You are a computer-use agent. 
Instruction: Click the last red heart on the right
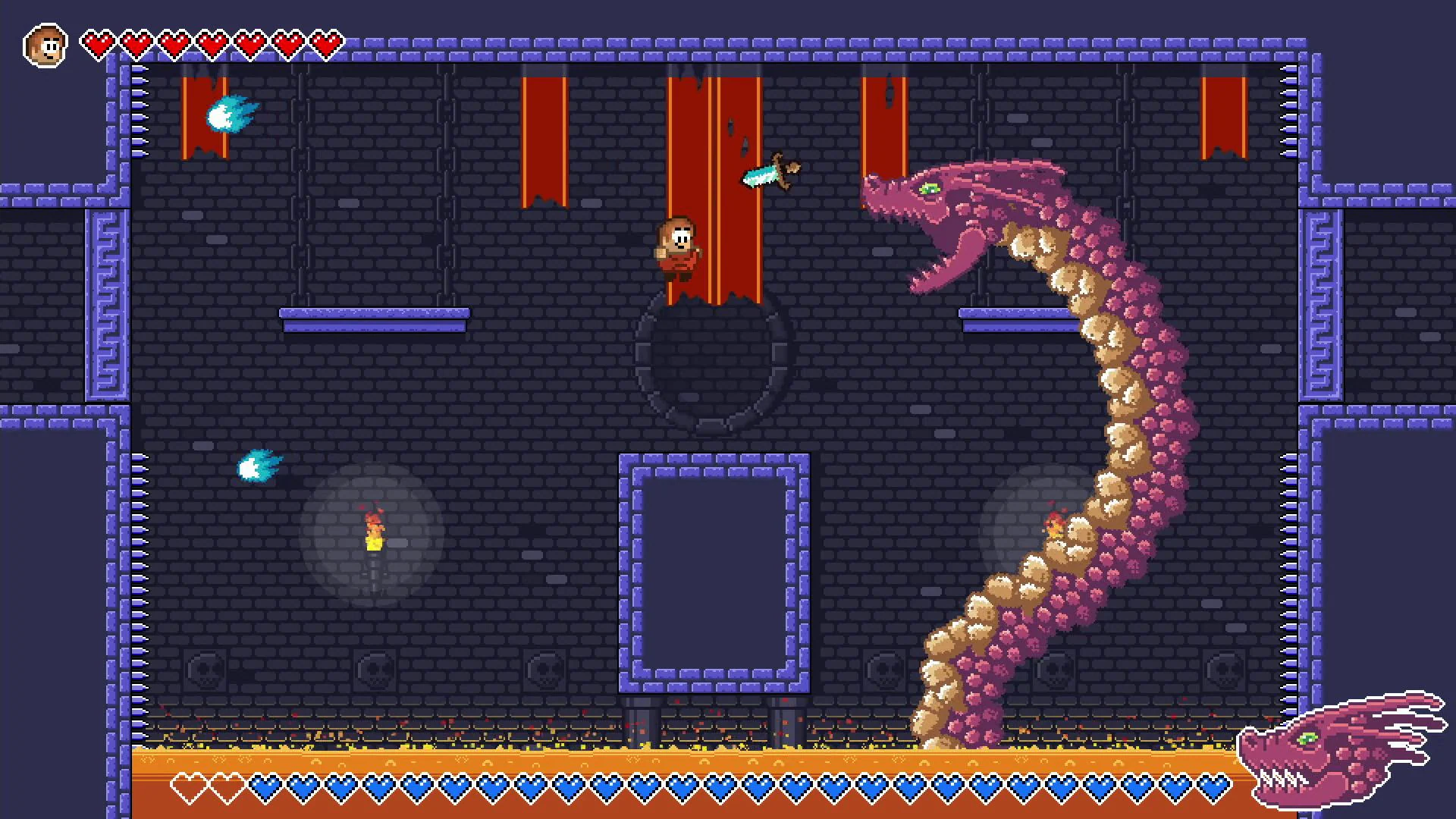(330, 42)
